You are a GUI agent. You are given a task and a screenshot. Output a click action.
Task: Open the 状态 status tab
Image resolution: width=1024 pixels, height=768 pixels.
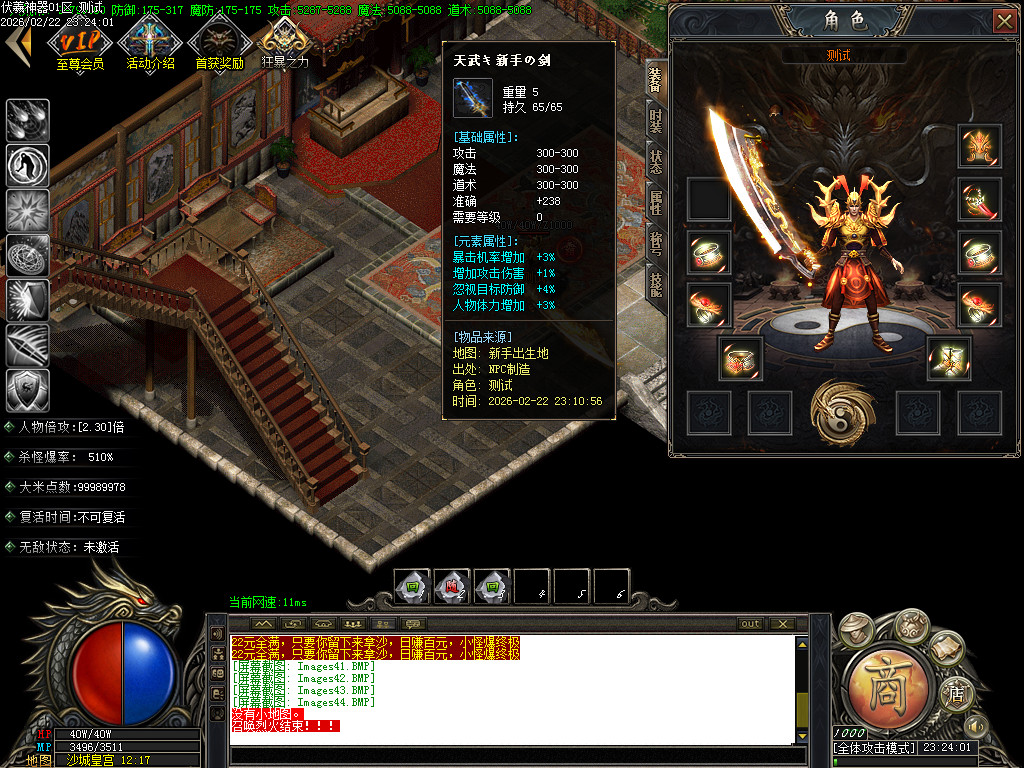tap(655, 162)
